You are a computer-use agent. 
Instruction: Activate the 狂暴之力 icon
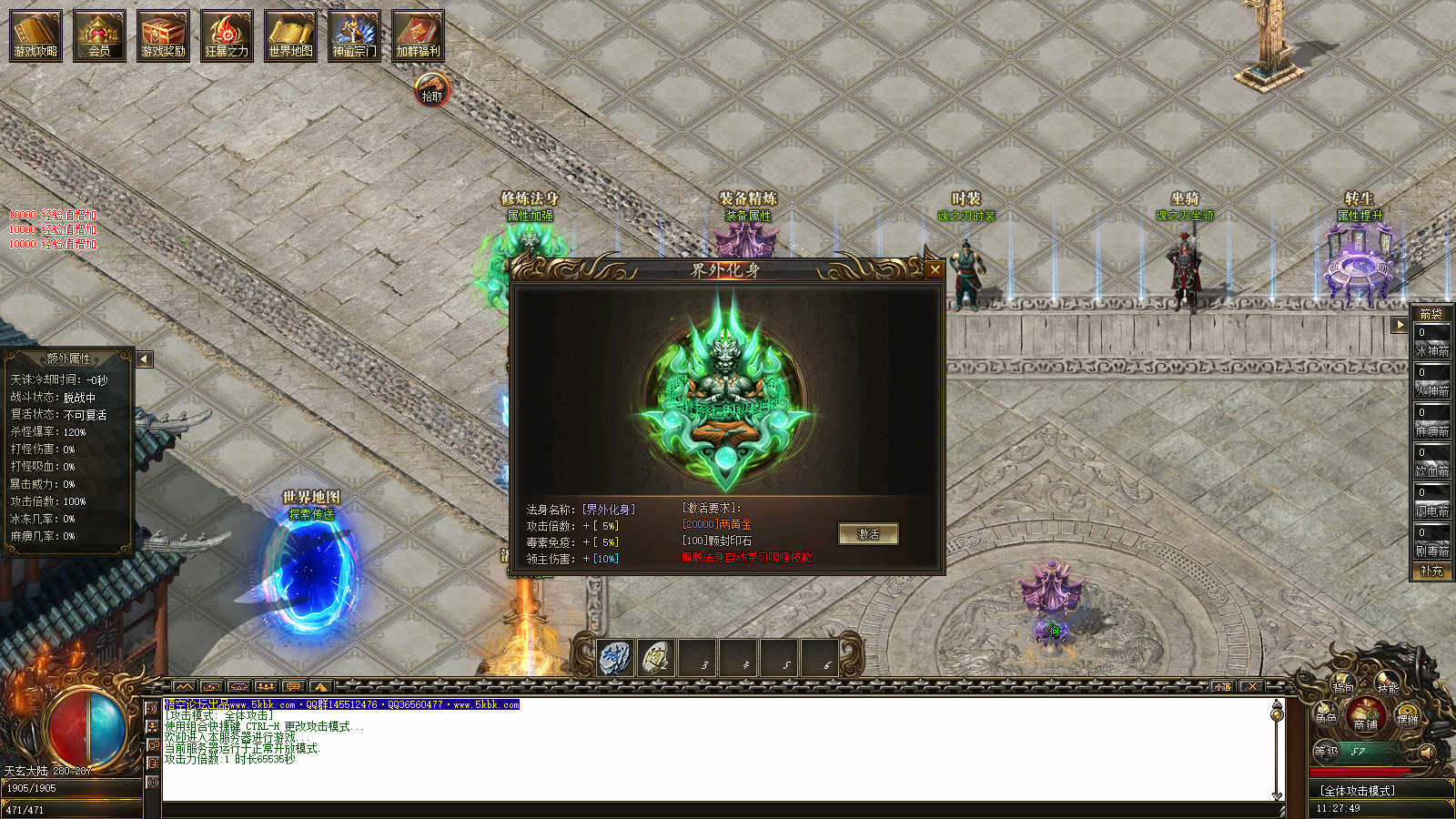[227, 35]
